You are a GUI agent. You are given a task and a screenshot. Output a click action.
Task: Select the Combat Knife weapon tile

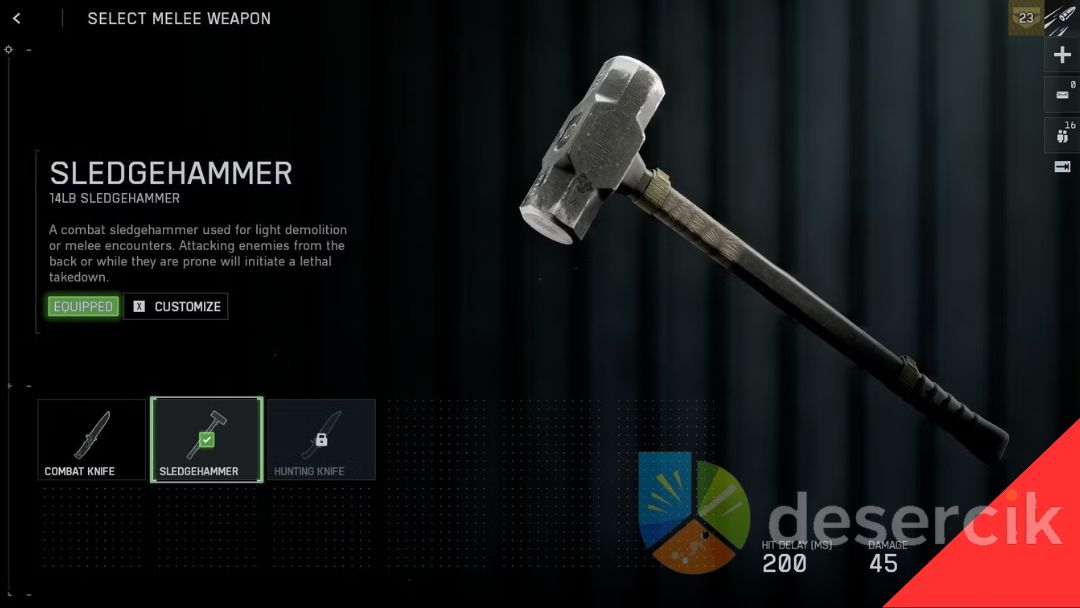(x=92, y=439)
